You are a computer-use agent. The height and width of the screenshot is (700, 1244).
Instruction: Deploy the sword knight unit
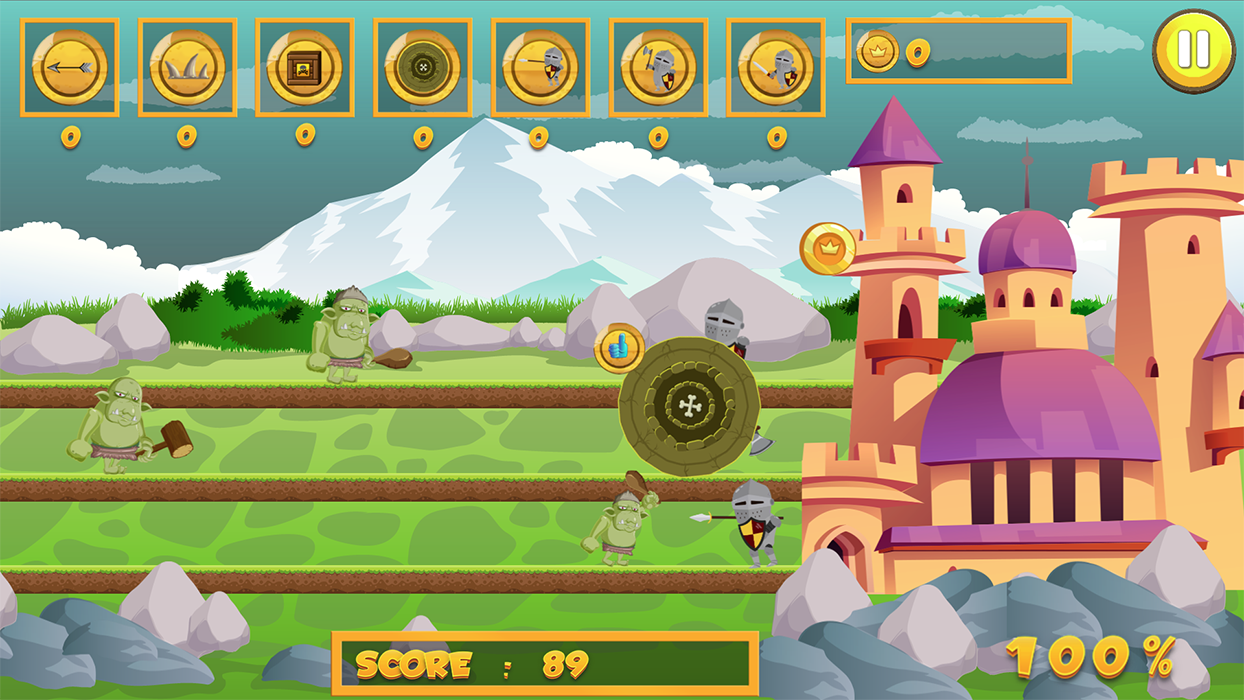coord(776,67)
